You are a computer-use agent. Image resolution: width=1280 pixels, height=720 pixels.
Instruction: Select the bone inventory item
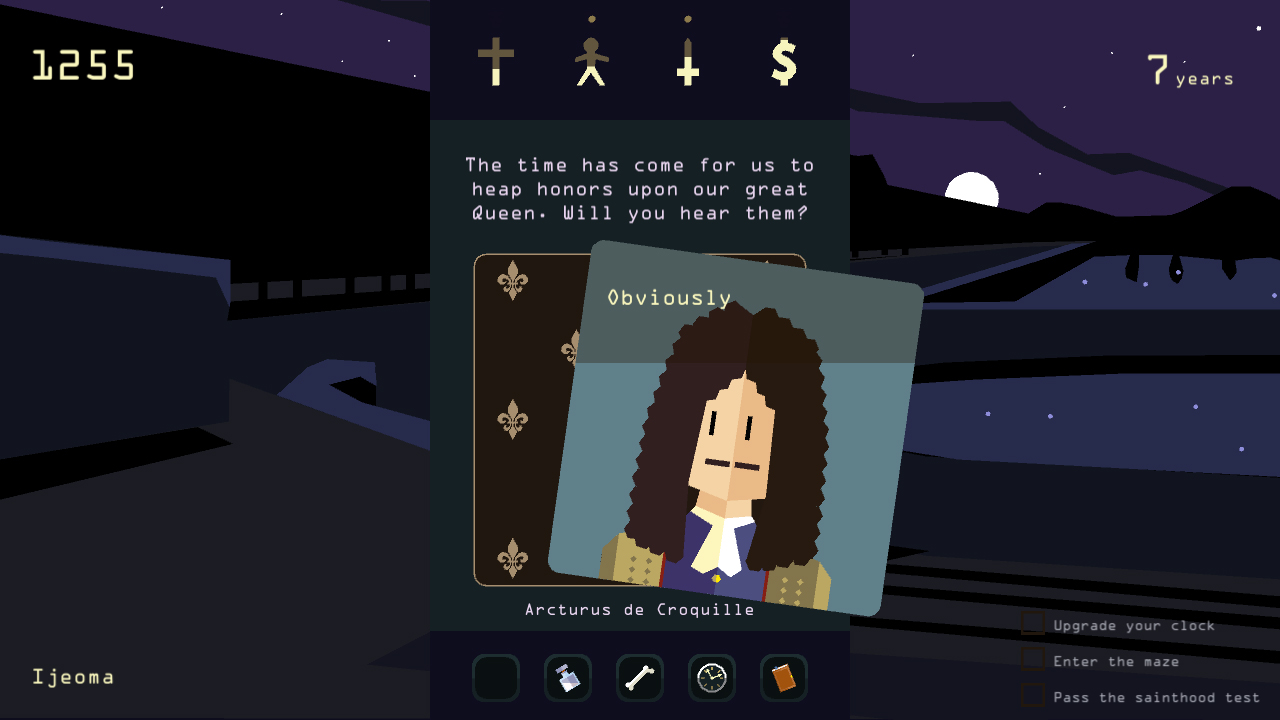point(639,678)
